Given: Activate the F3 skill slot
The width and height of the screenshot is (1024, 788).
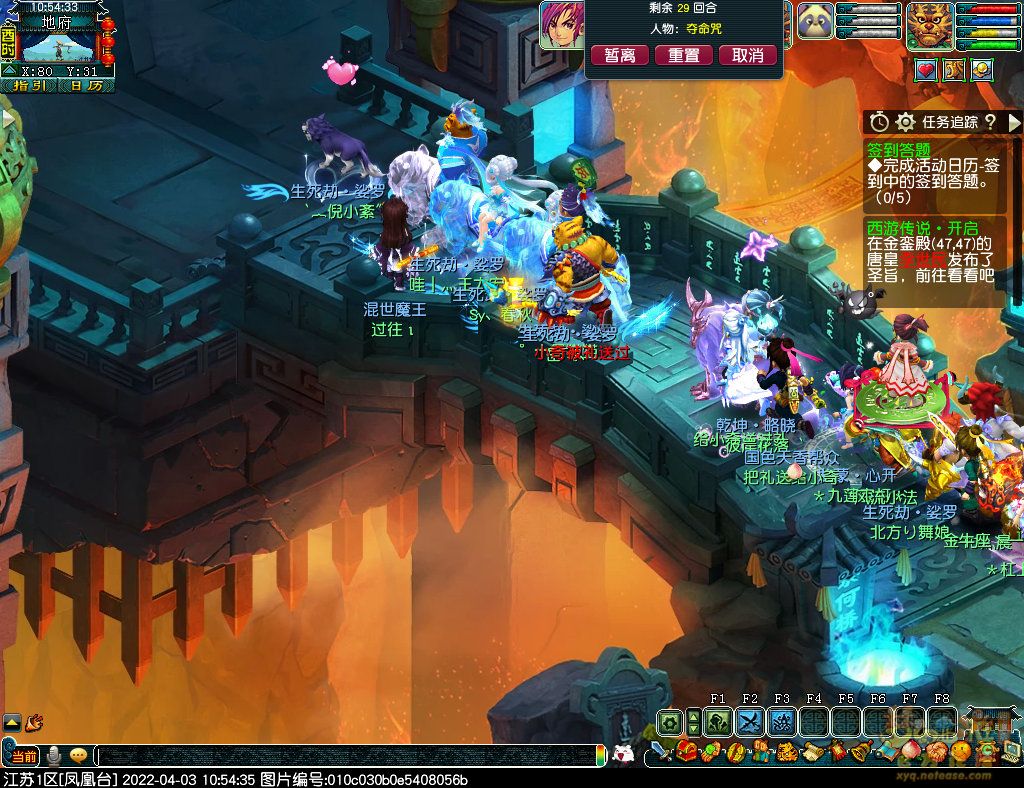Looking at the screenshot, I should pyautogui.click(x=782, y=722).
